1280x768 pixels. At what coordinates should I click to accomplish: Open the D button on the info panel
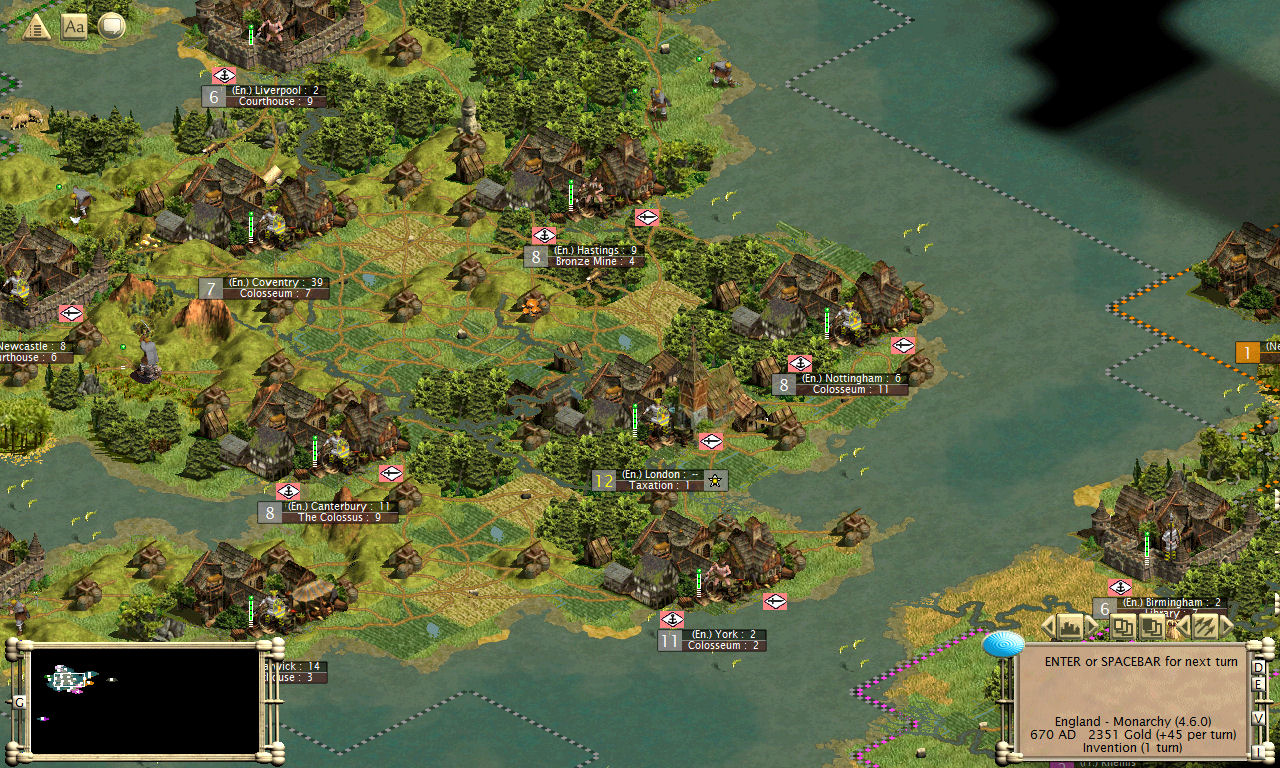point(1259,667)
